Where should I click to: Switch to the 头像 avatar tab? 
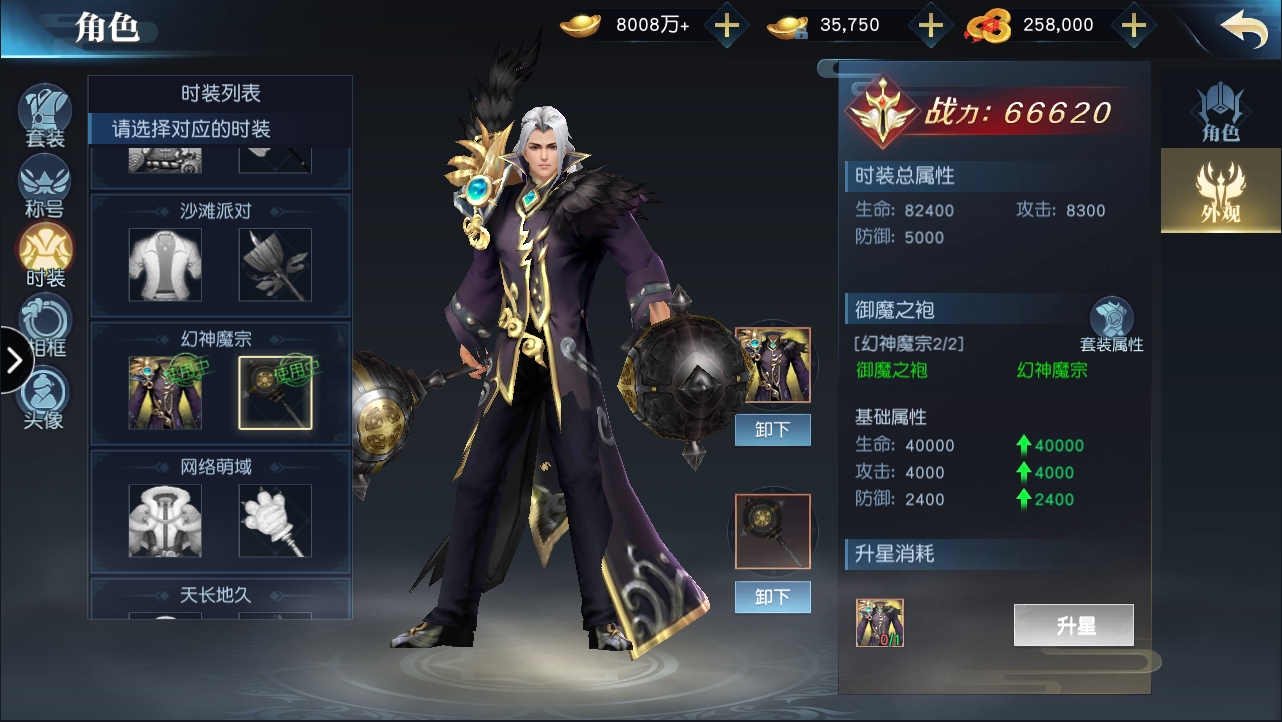(x=45, y=396)
